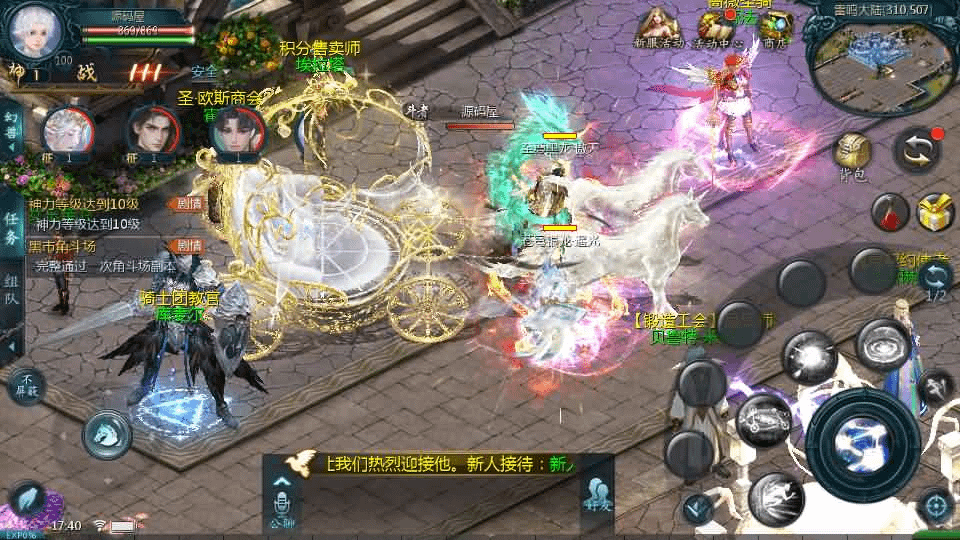Use the red health potion

pos(888,211)
